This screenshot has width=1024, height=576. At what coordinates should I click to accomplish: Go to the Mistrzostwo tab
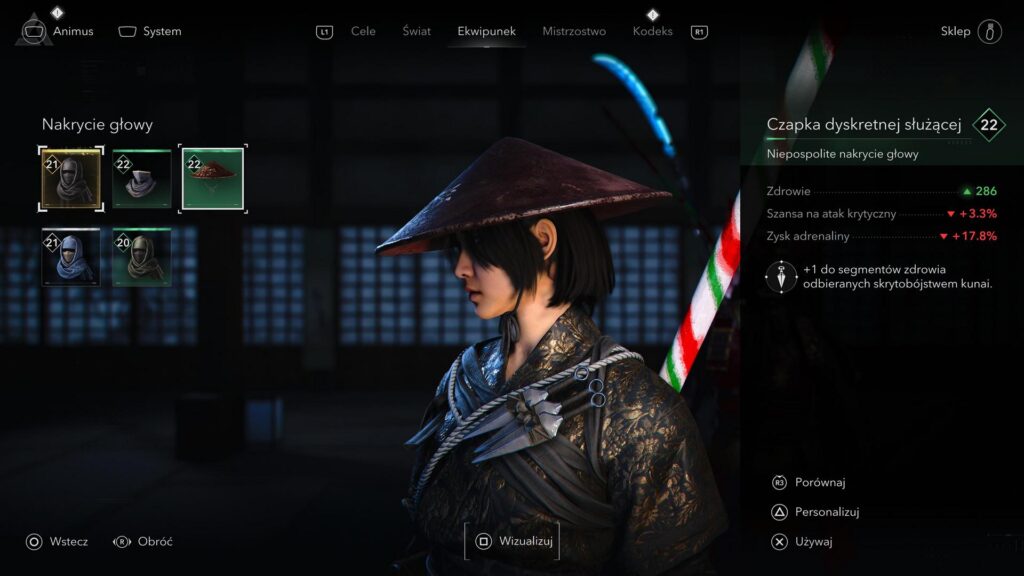[x=574, y=31]
